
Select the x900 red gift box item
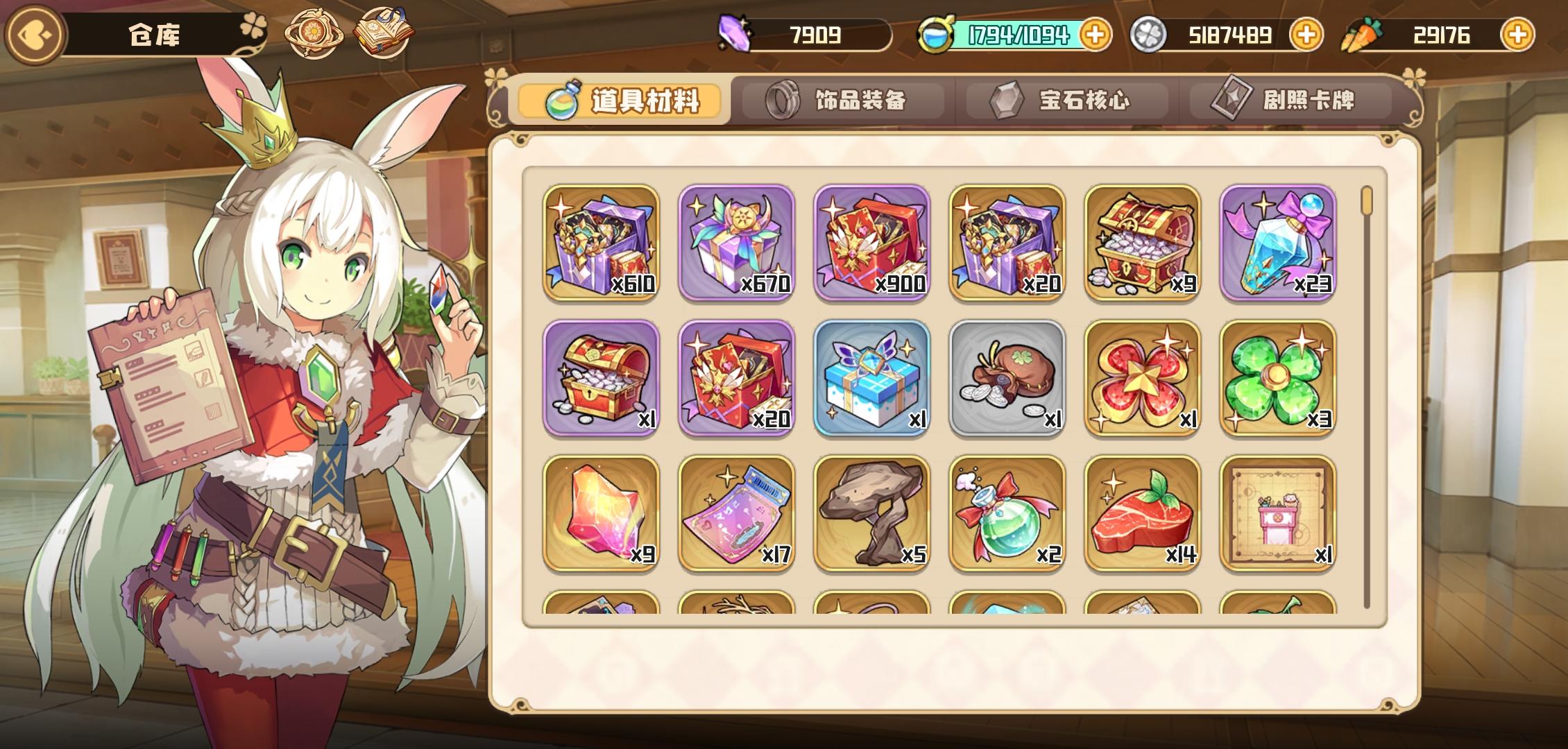(x=871, y=241)
